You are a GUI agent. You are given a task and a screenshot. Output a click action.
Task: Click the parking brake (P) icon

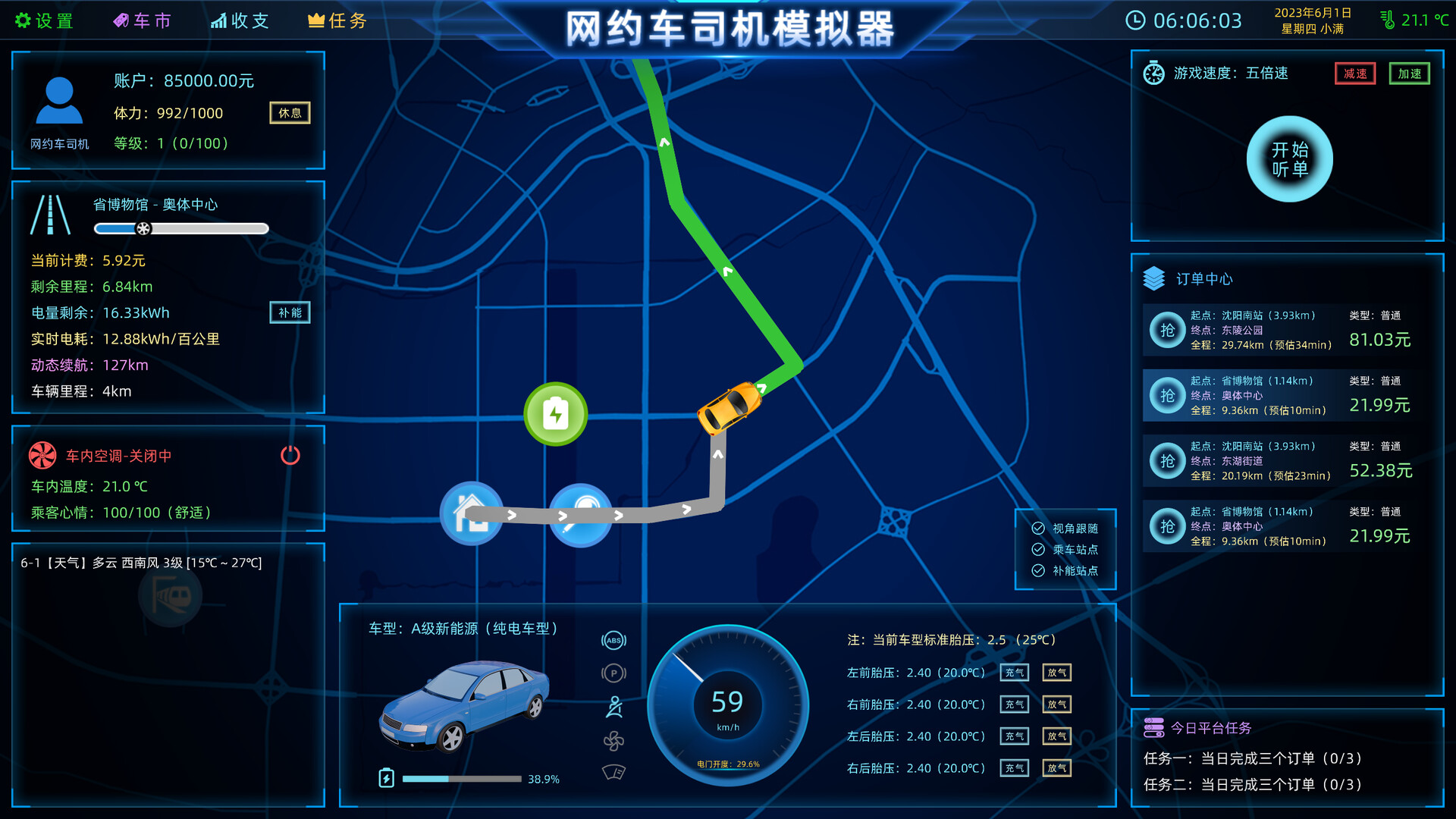(x=613, y=673)
